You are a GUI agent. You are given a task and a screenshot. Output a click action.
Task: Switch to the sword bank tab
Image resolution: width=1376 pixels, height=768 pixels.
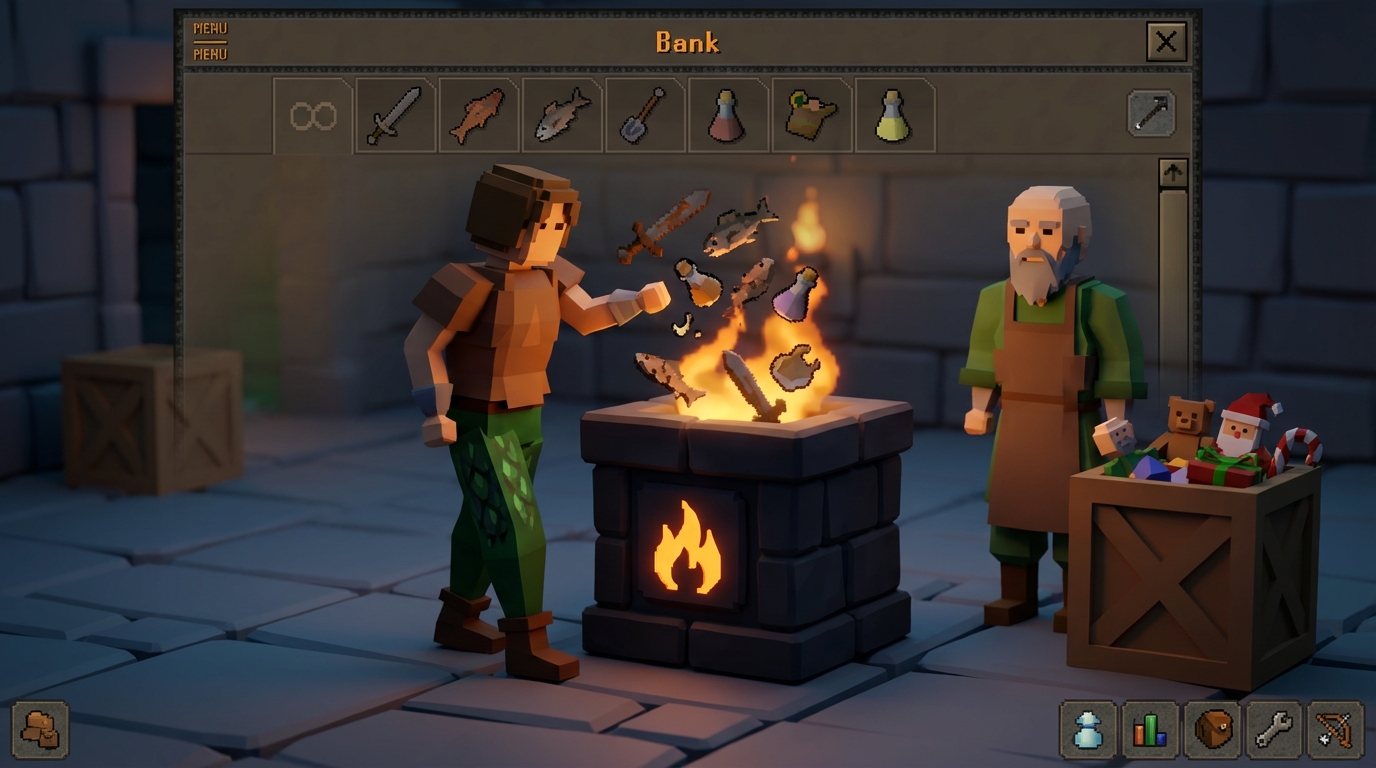tap(394, 113)
